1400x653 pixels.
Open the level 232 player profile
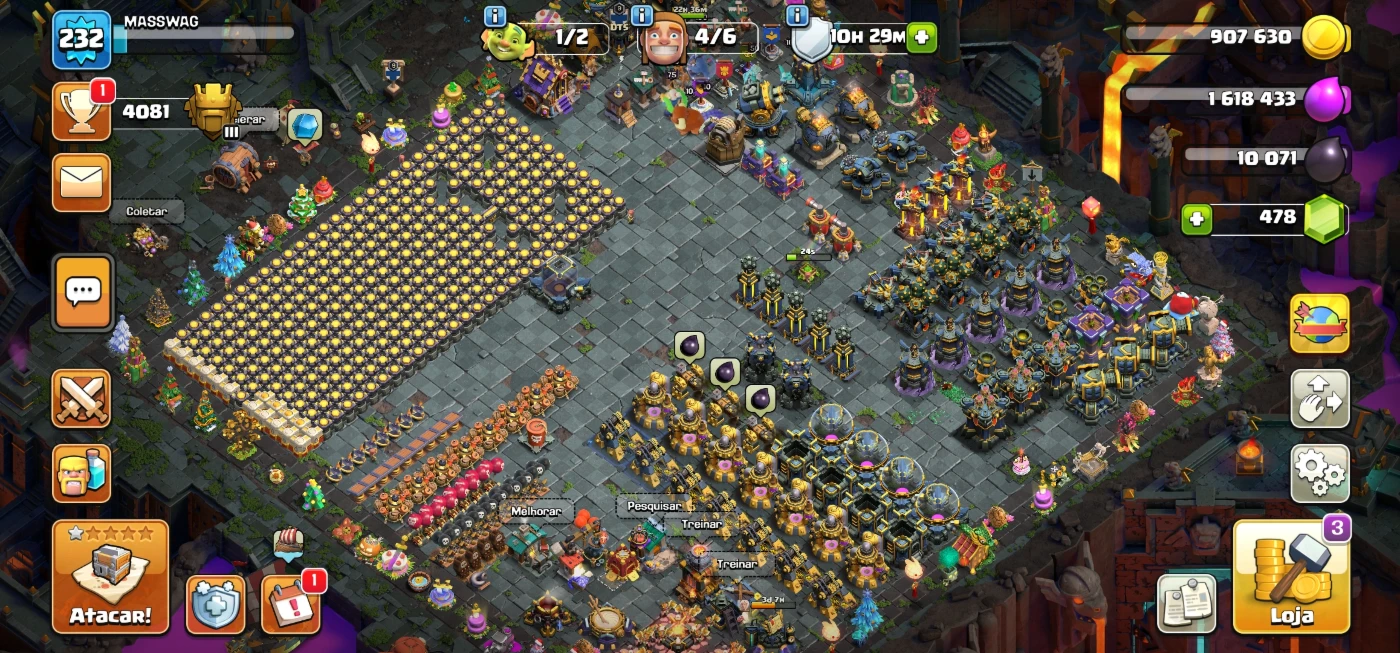point(81,39)
